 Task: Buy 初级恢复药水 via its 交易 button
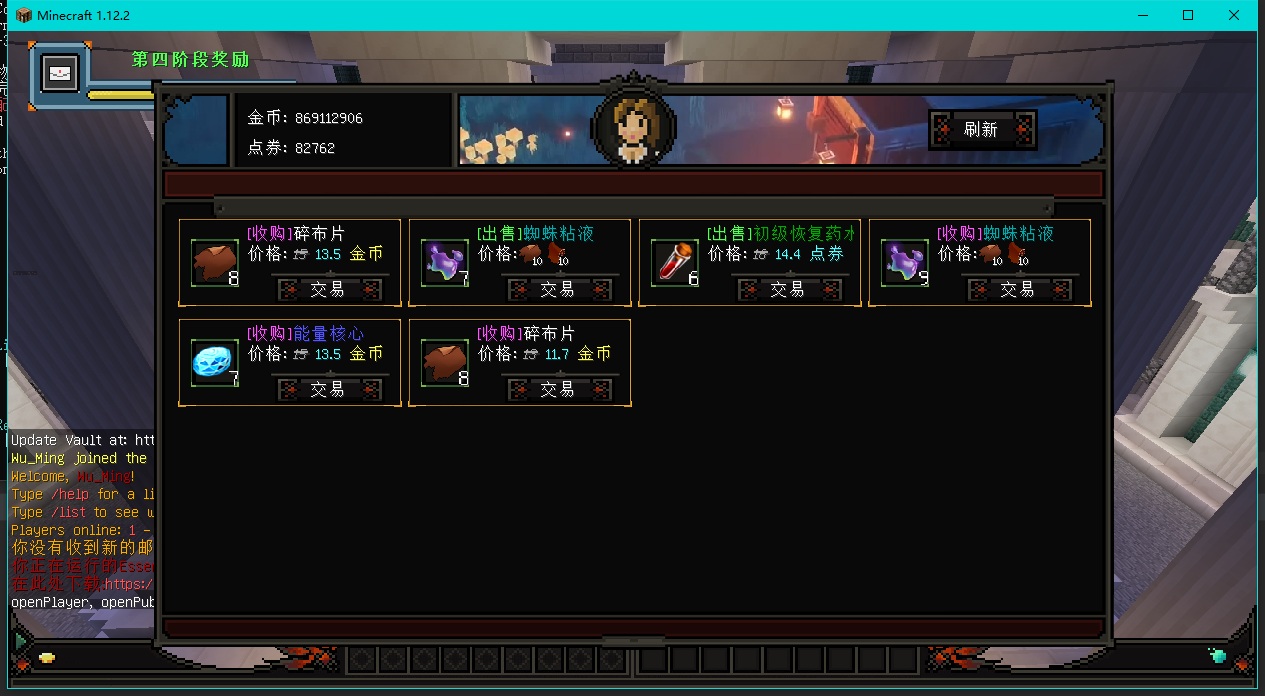coord(788,290)
